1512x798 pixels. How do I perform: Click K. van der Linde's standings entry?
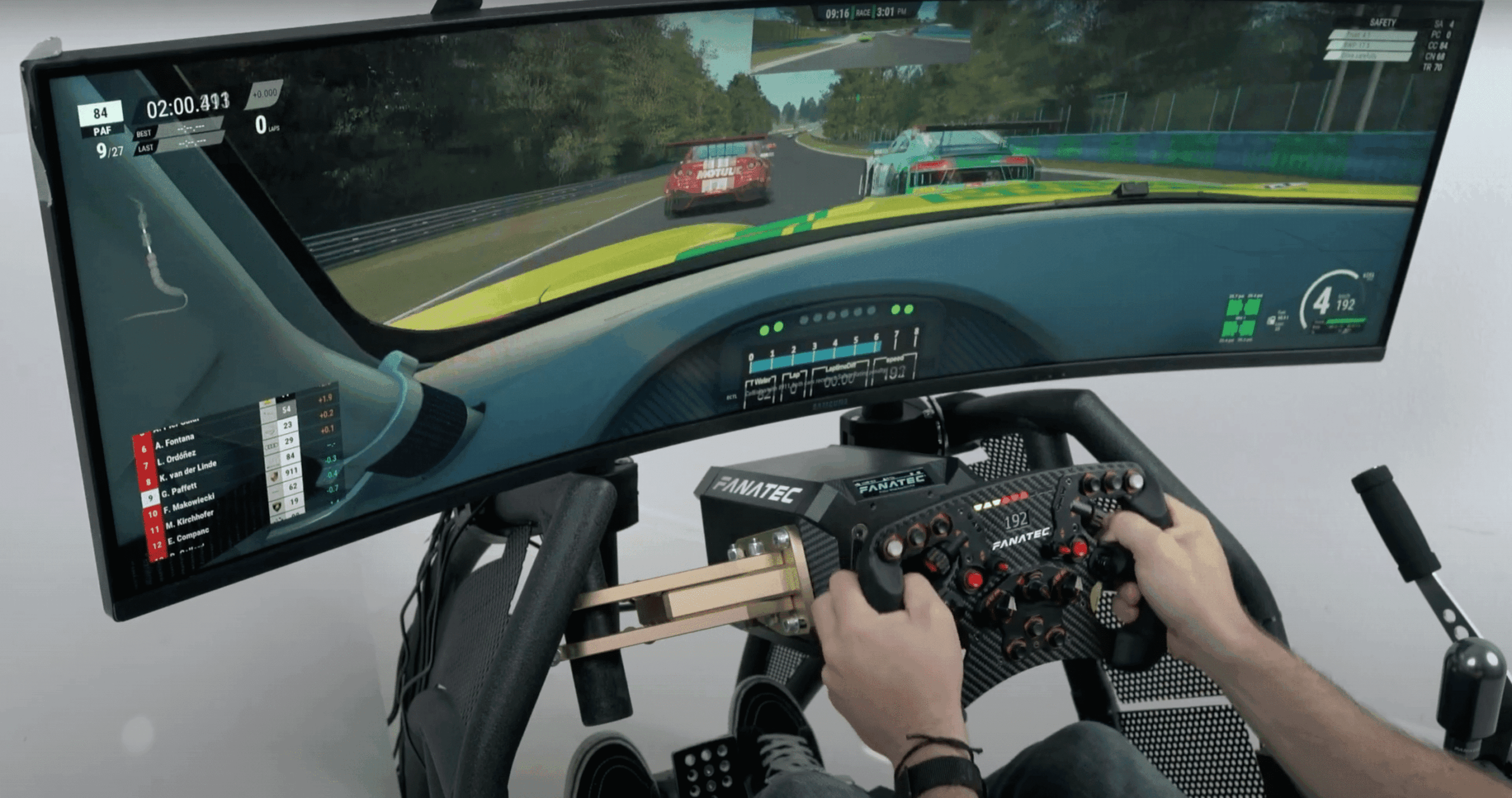[187, 471]
